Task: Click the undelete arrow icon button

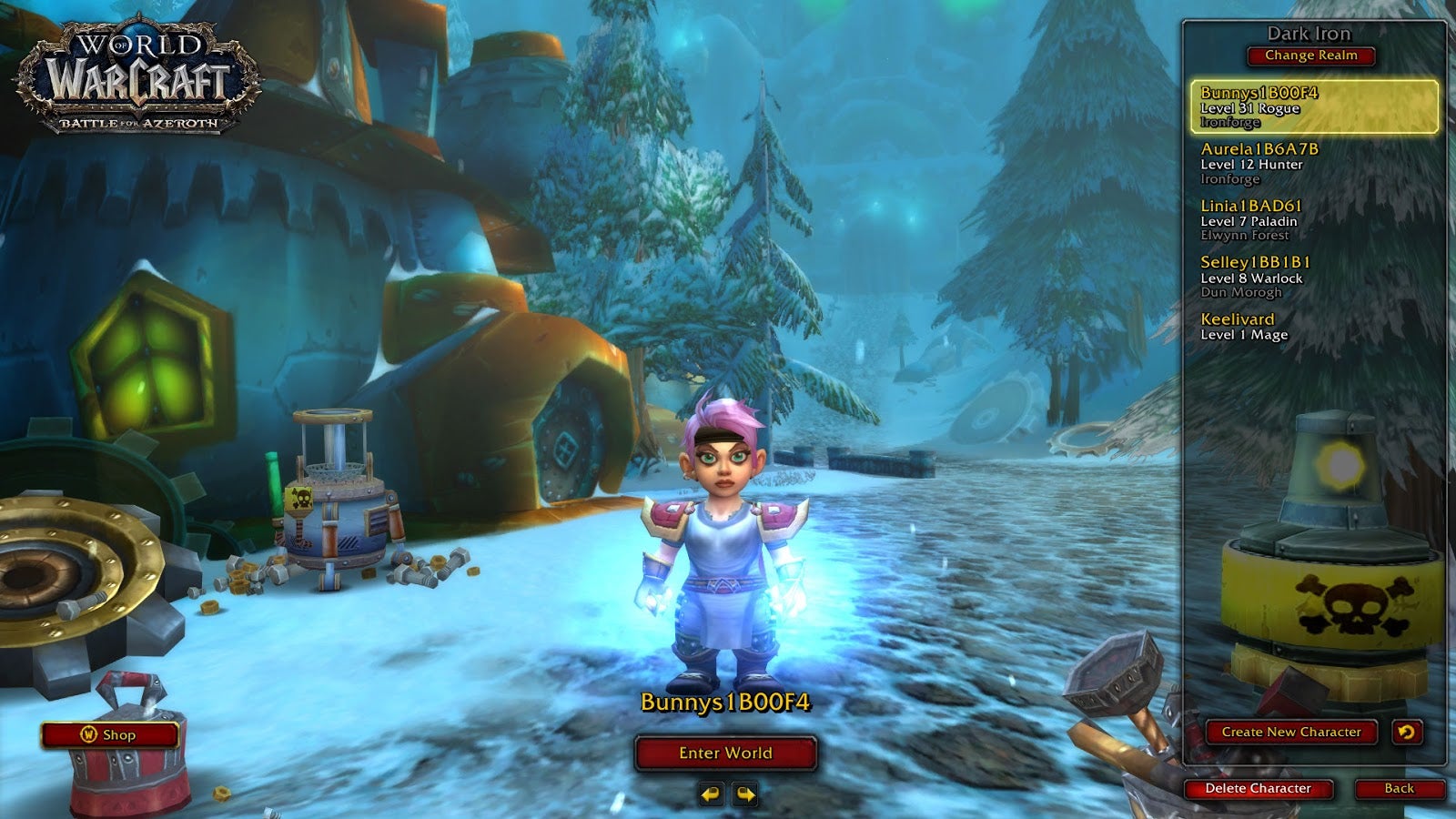Action: [1407, 732]
